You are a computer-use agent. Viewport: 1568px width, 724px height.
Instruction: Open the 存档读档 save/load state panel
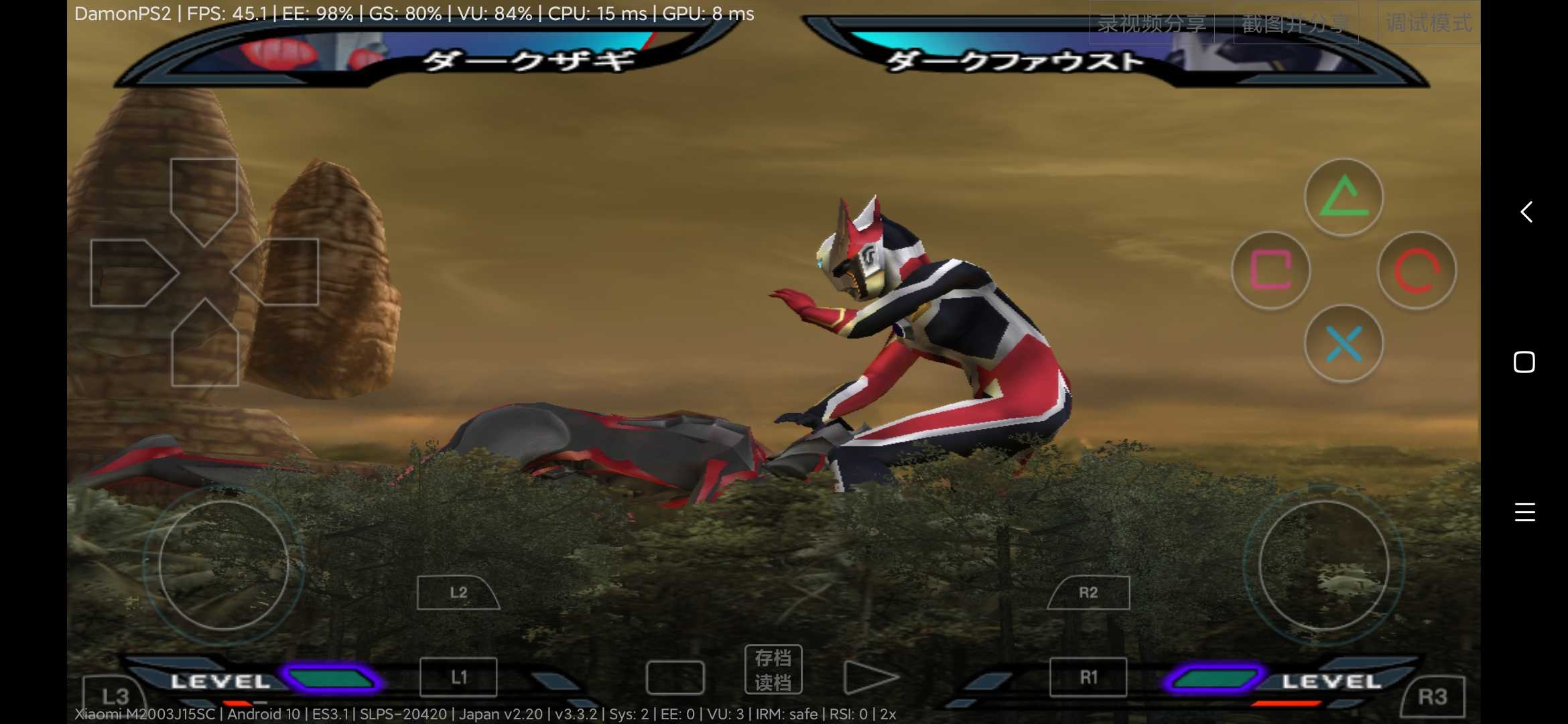point(774,669)
